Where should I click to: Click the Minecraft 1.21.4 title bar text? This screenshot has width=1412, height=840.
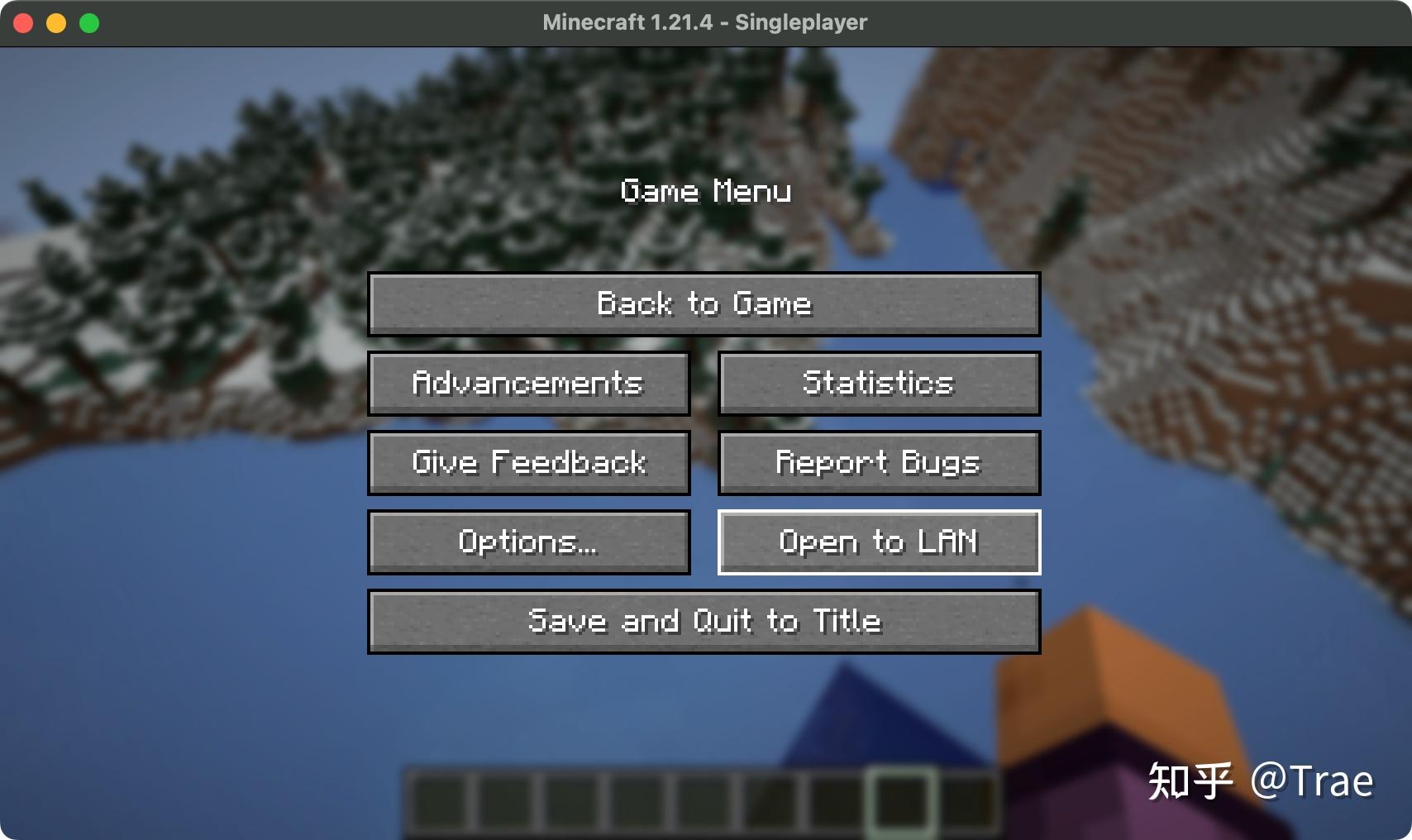(704, 22)
